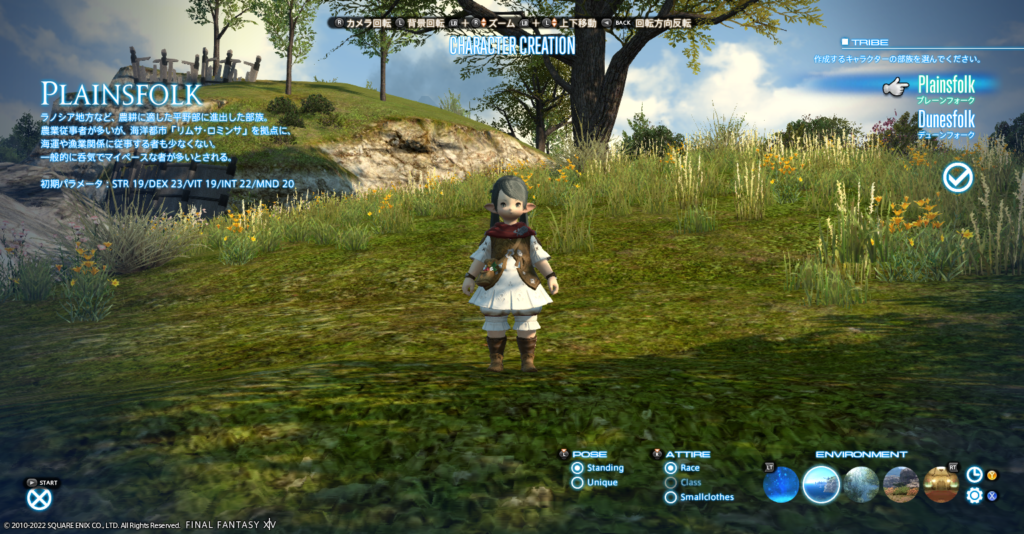Choose the Dunesfolk tribe
The width and height of the screenshot is (1024, 534).
point(945,122)
